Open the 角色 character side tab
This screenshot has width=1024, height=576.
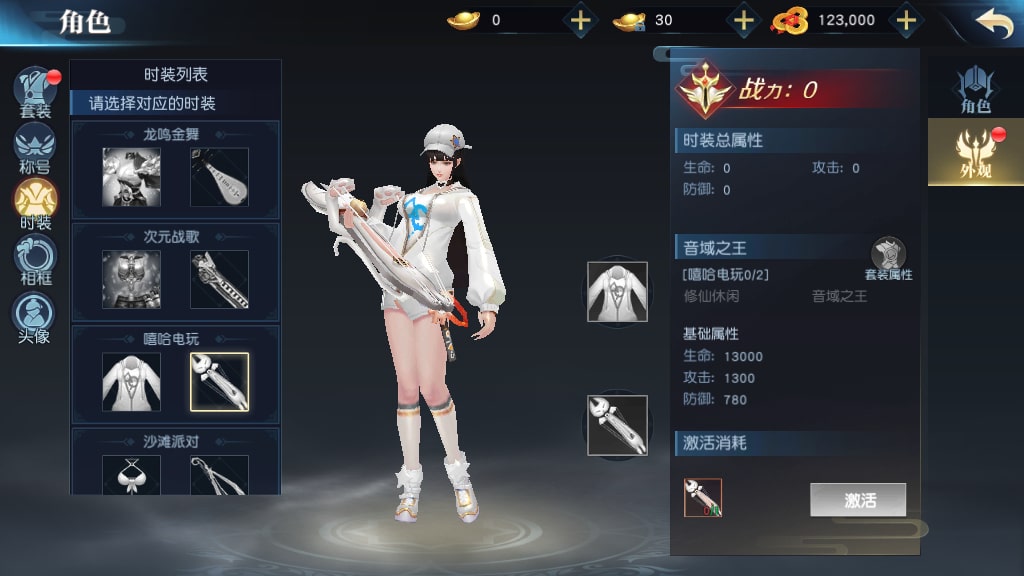click(x=975, y=89)
